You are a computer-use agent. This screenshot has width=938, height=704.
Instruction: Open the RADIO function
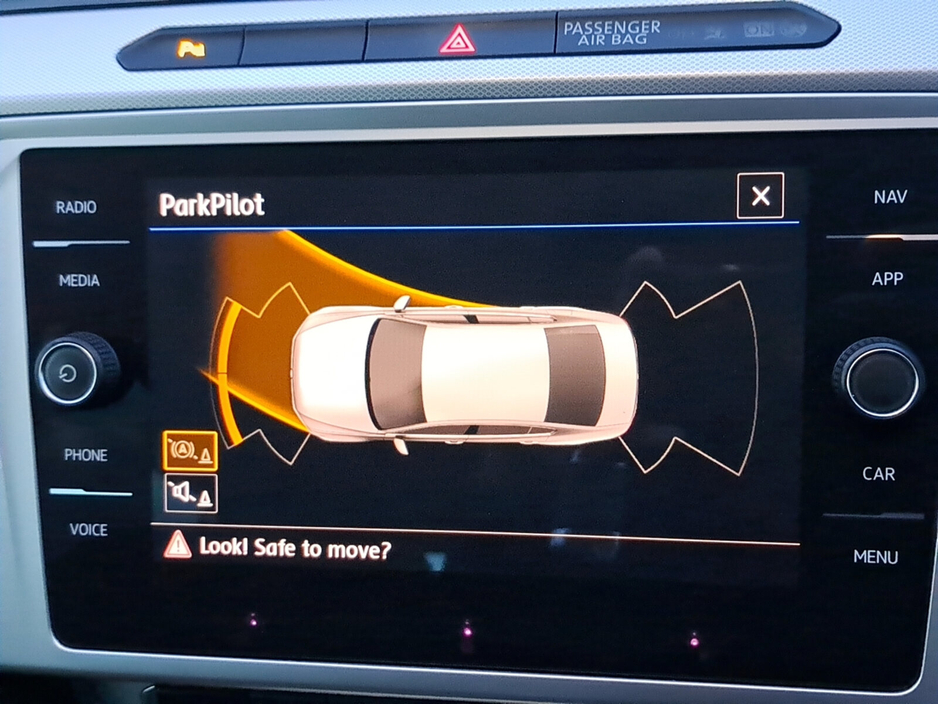77,208
